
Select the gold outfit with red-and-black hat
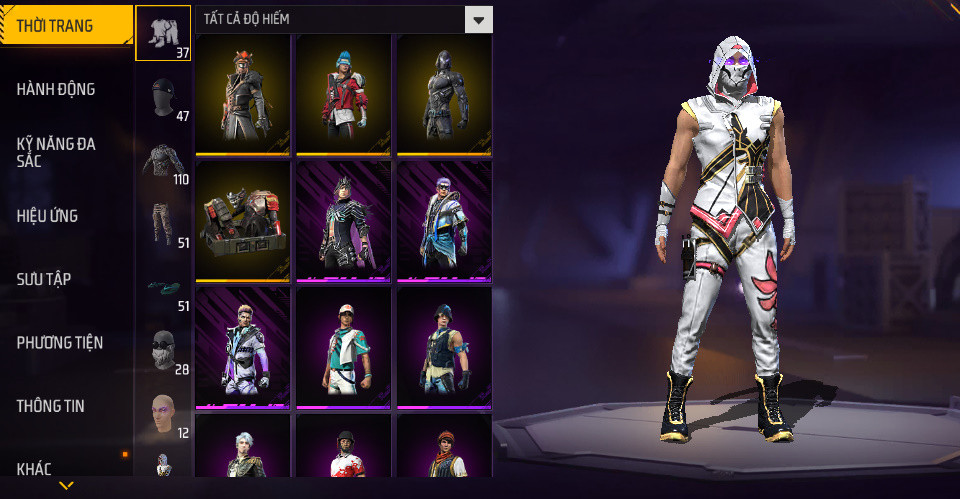pyautogui.click(x=243, y=95)
